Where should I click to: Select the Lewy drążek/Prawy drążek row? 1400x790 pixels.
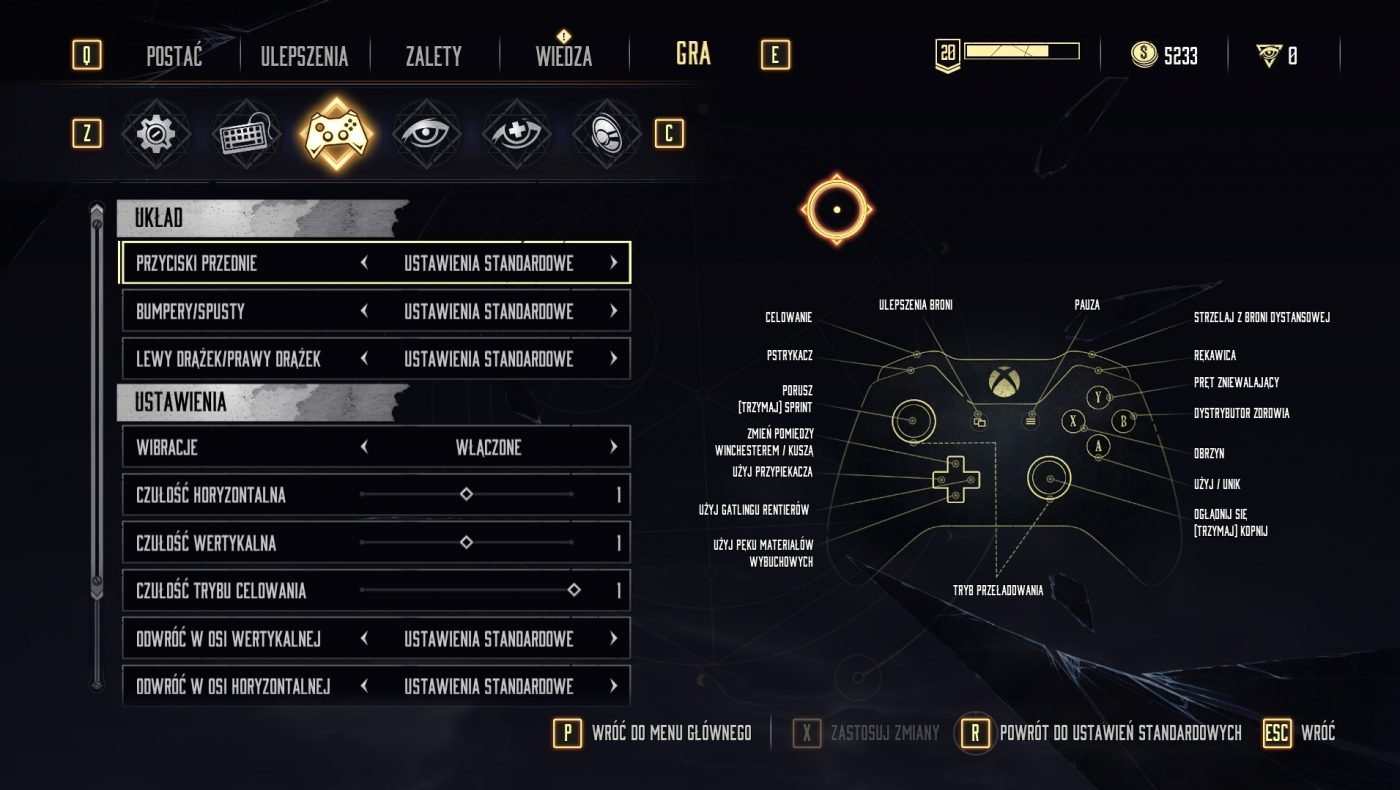pyautogui.click(x=375, y=359)
